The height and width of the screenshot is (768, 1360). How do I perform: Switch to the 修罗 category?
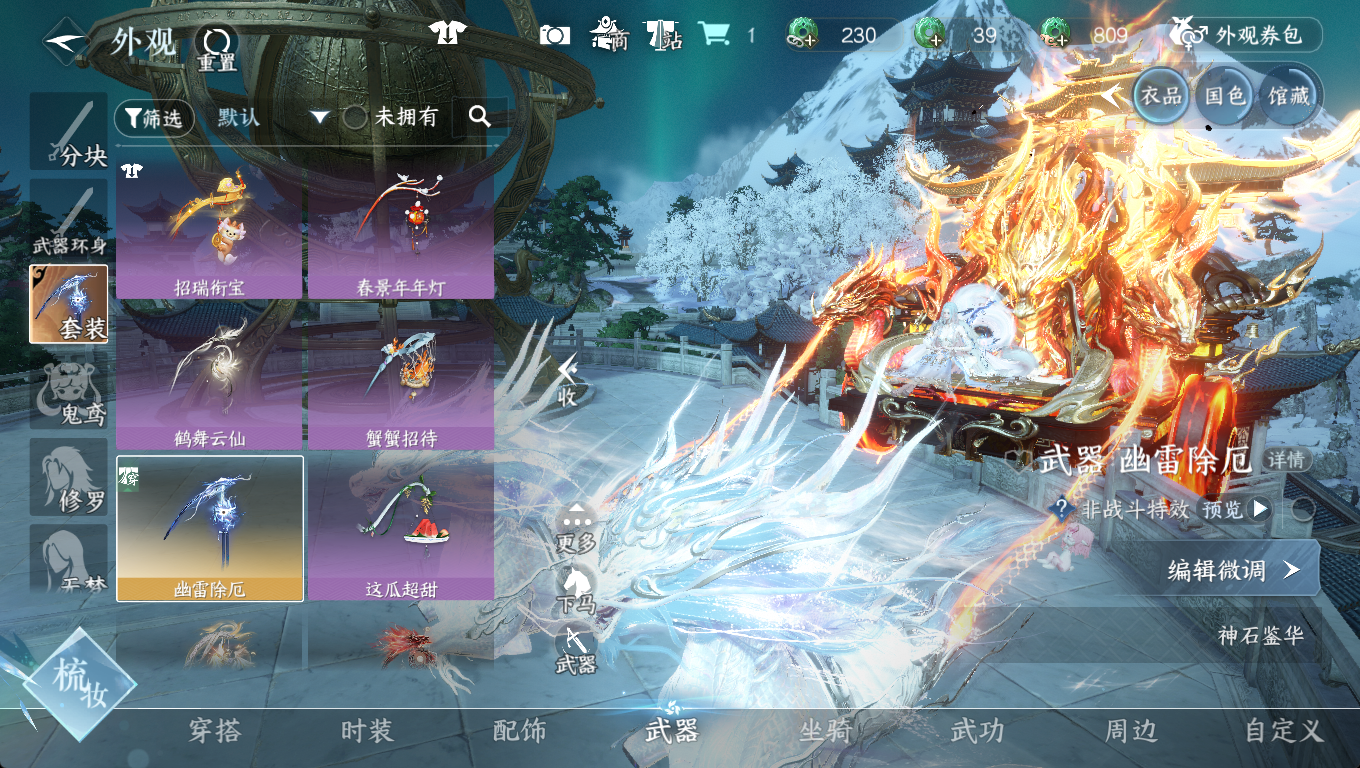pyautogui.click(x=69, y=477)
